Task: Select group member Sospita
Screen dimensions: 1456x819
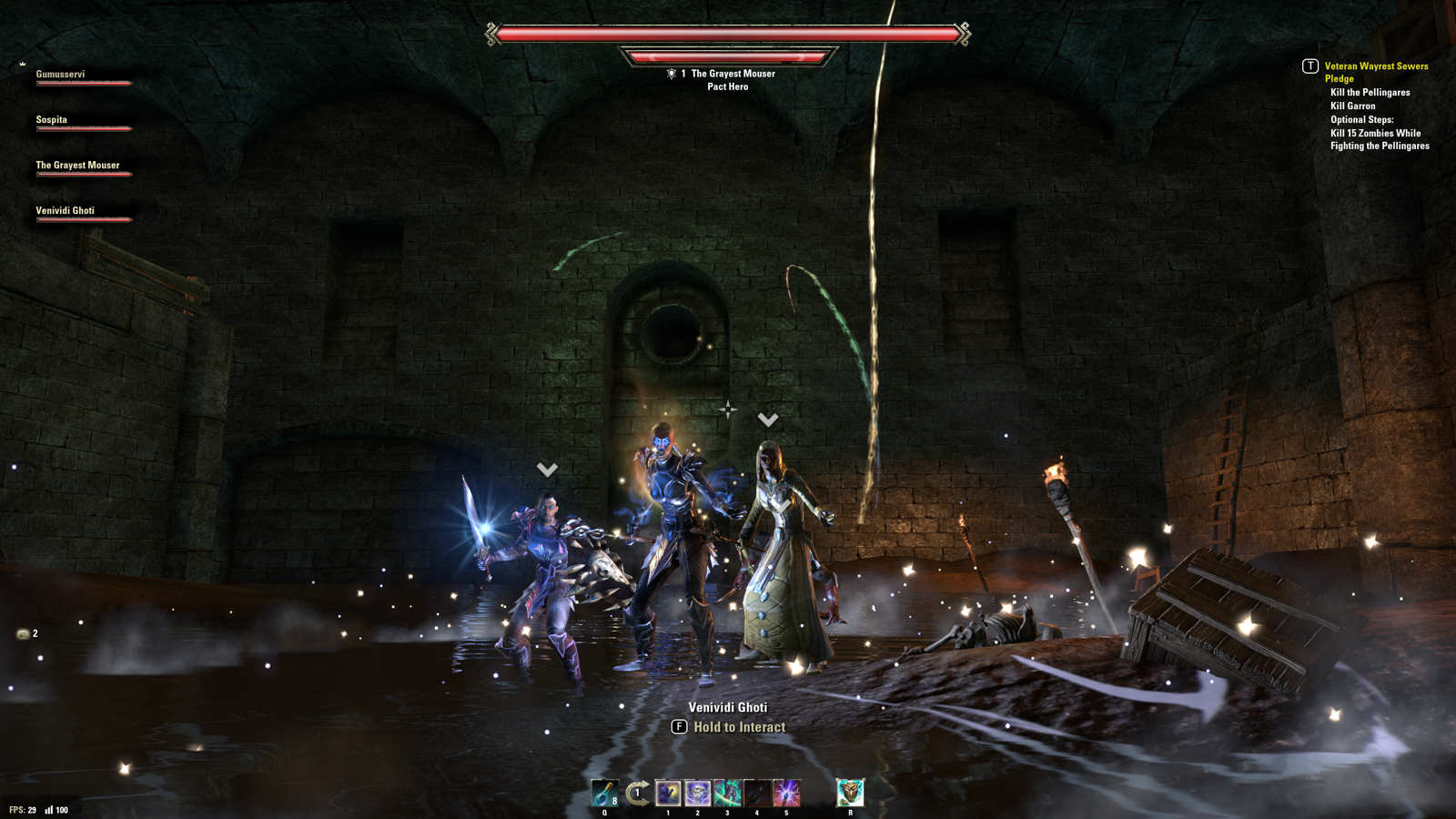Action: point(52,120)
